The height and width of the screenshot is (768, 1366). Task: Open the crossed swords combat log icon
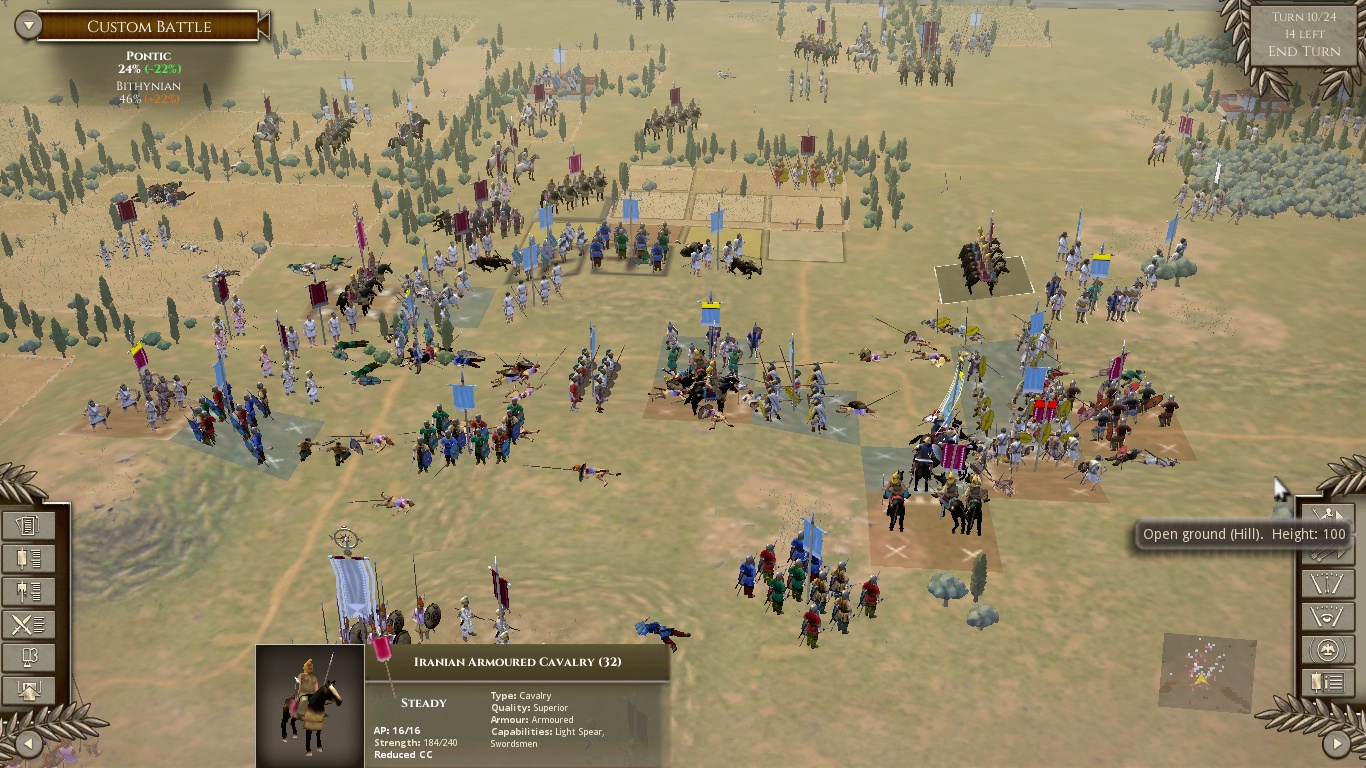pos(29,623)
